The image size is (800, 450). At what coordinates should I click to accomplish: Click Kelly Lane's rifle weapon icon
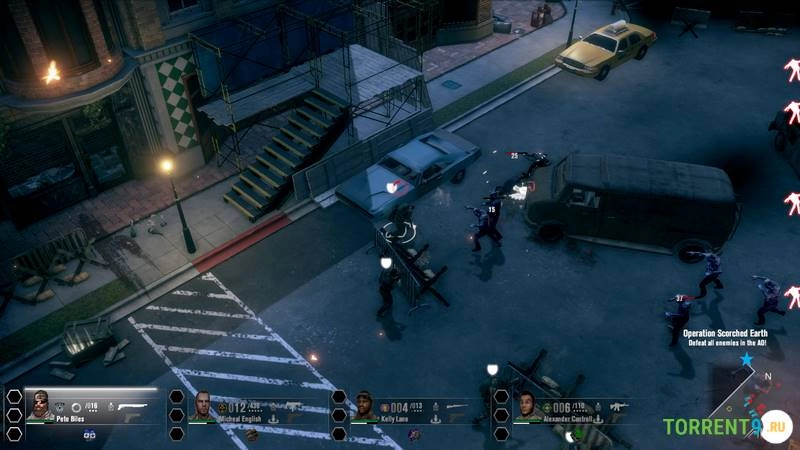pyautogui.click(x=456, y=406)
